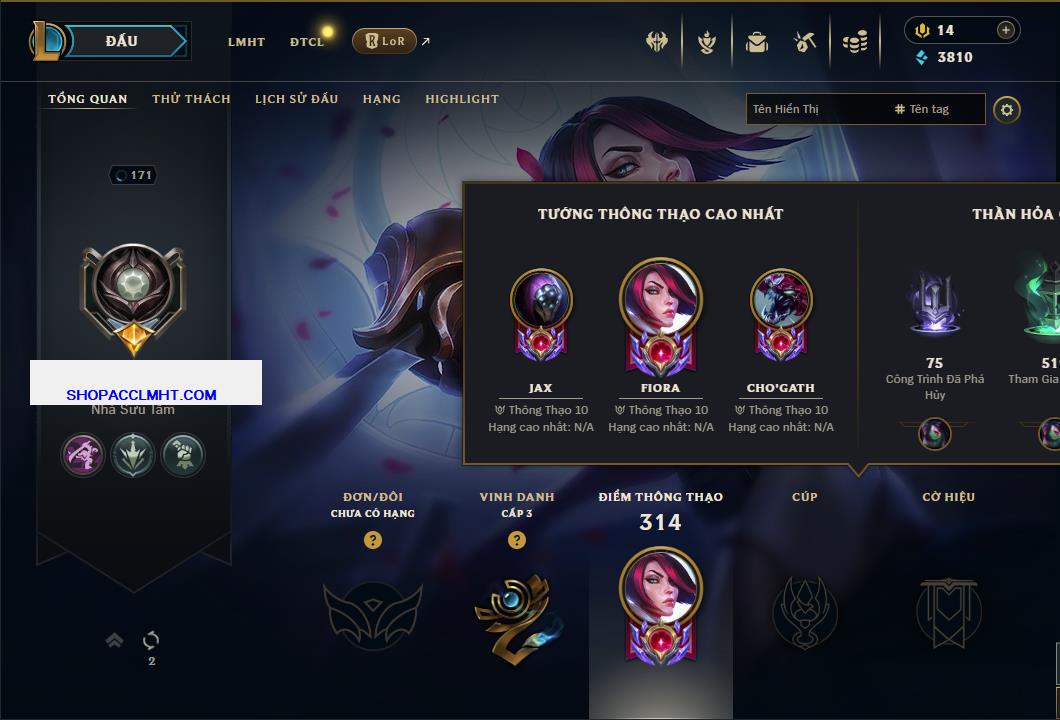Screen dimensions: 1060x720
Task: Switch to the THỬ THÁCH tab
Action: [x=191, y=99]
